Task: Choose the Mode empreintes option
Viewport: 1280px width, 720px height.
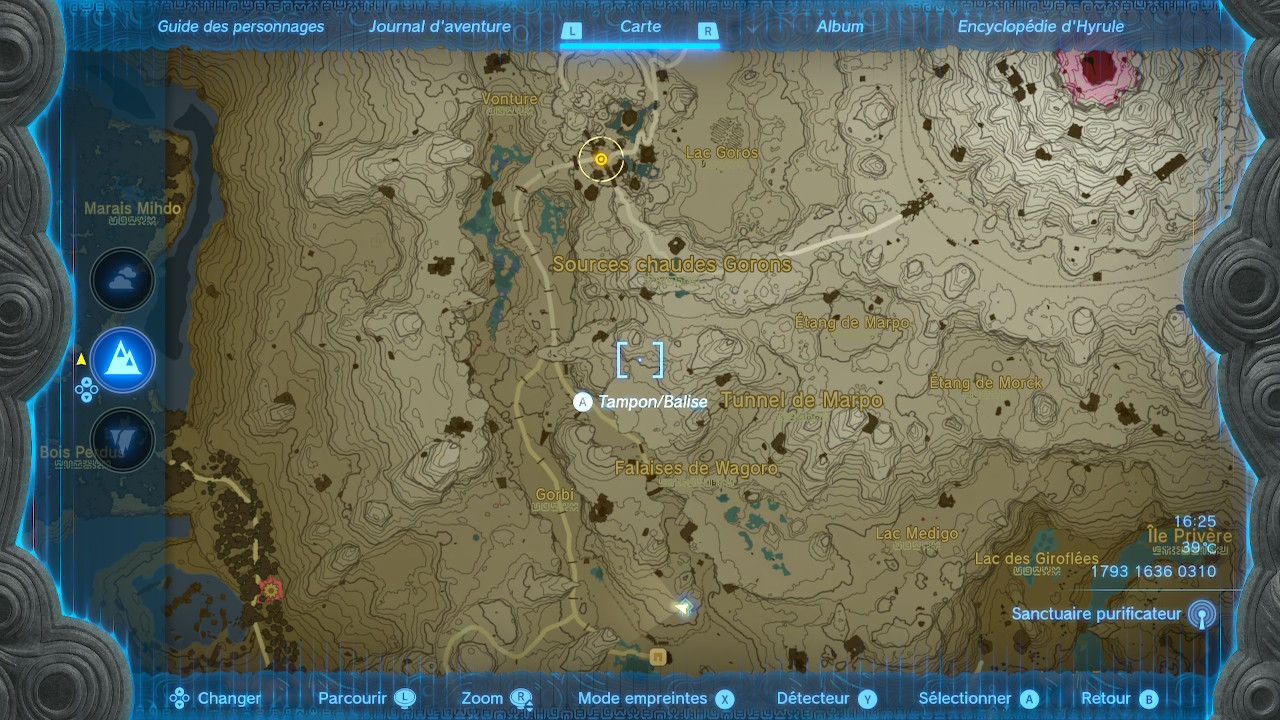Action: tap(656, 699)
